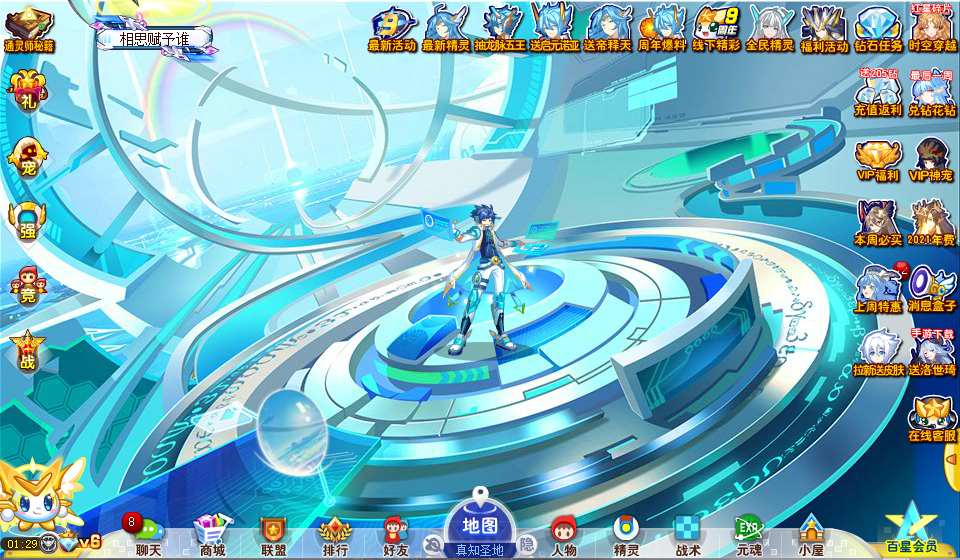Open the 好友 friends list
The height and width of the screenshot is (560, 960).
(396, 535)
